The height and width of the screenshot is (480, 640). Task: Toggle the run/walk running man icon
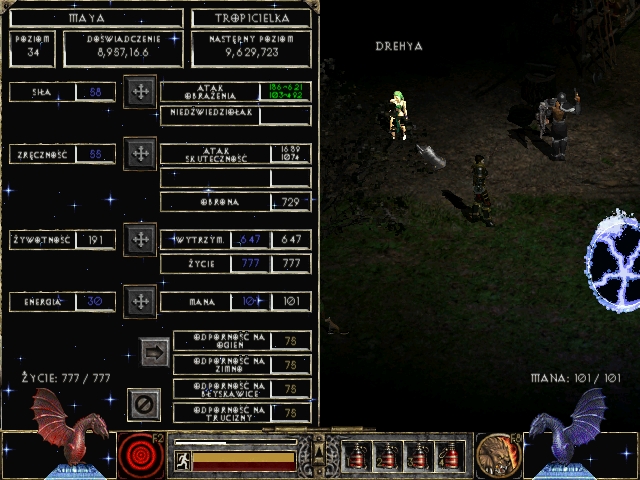click(183, 460)
